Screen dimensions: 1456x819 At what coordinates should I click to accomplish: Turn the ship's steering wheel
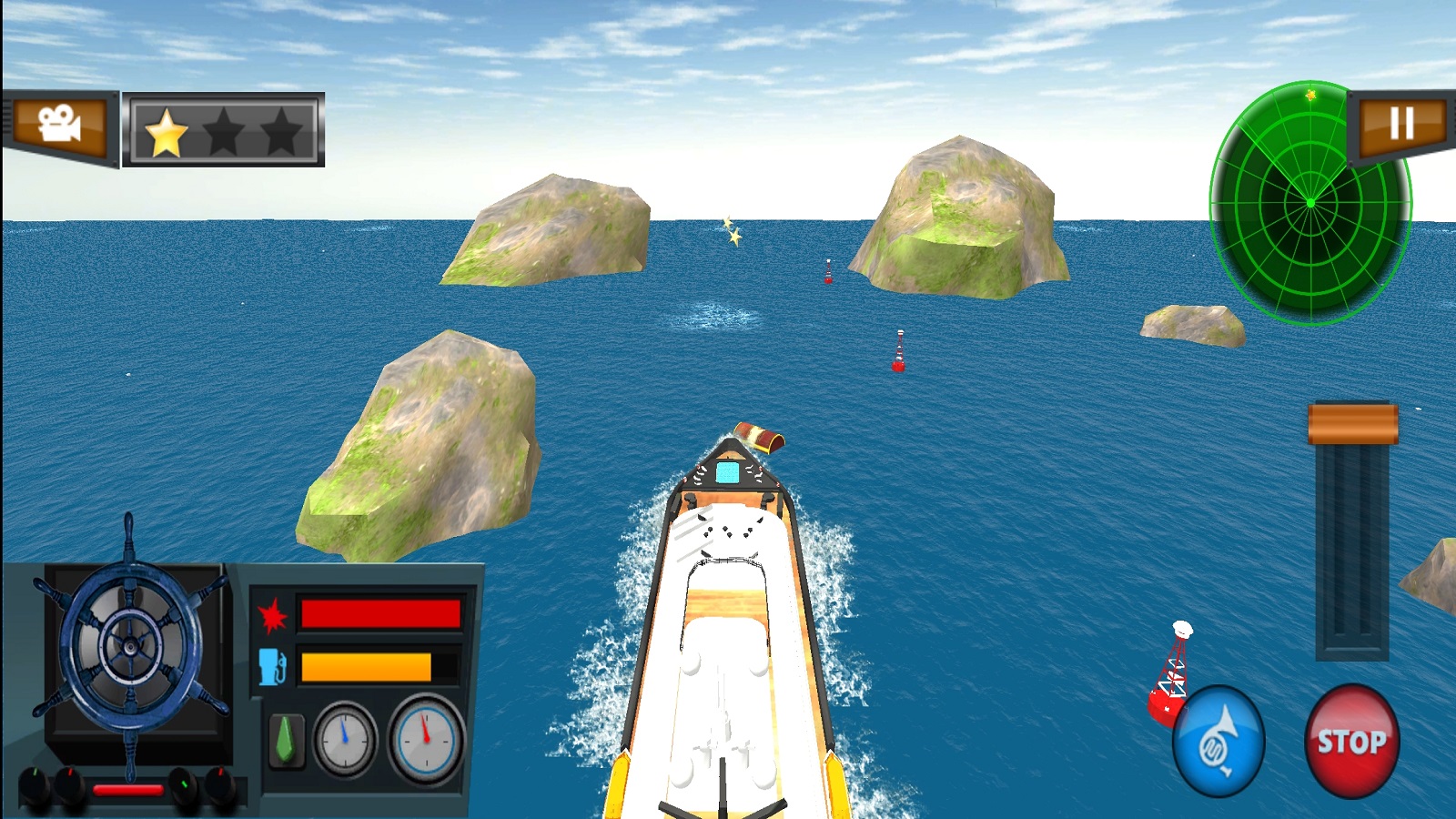pyautogui.click(x=132, y=646)
